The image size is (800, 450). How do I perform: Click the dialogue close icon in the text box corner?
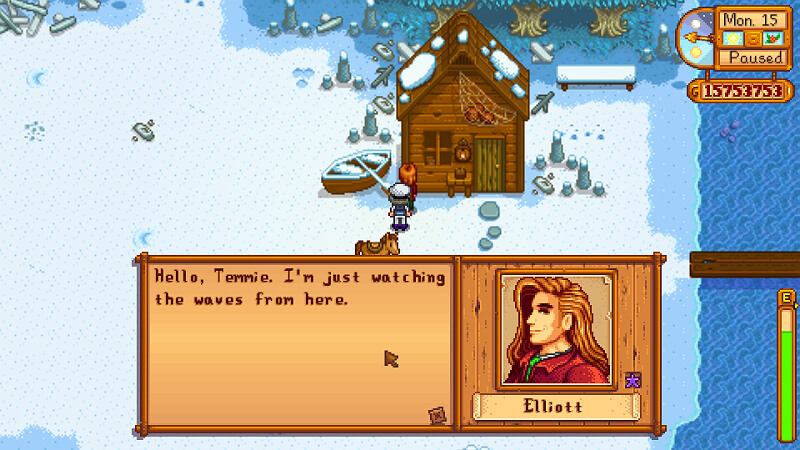pyautogui.click(x=436, y=414)
